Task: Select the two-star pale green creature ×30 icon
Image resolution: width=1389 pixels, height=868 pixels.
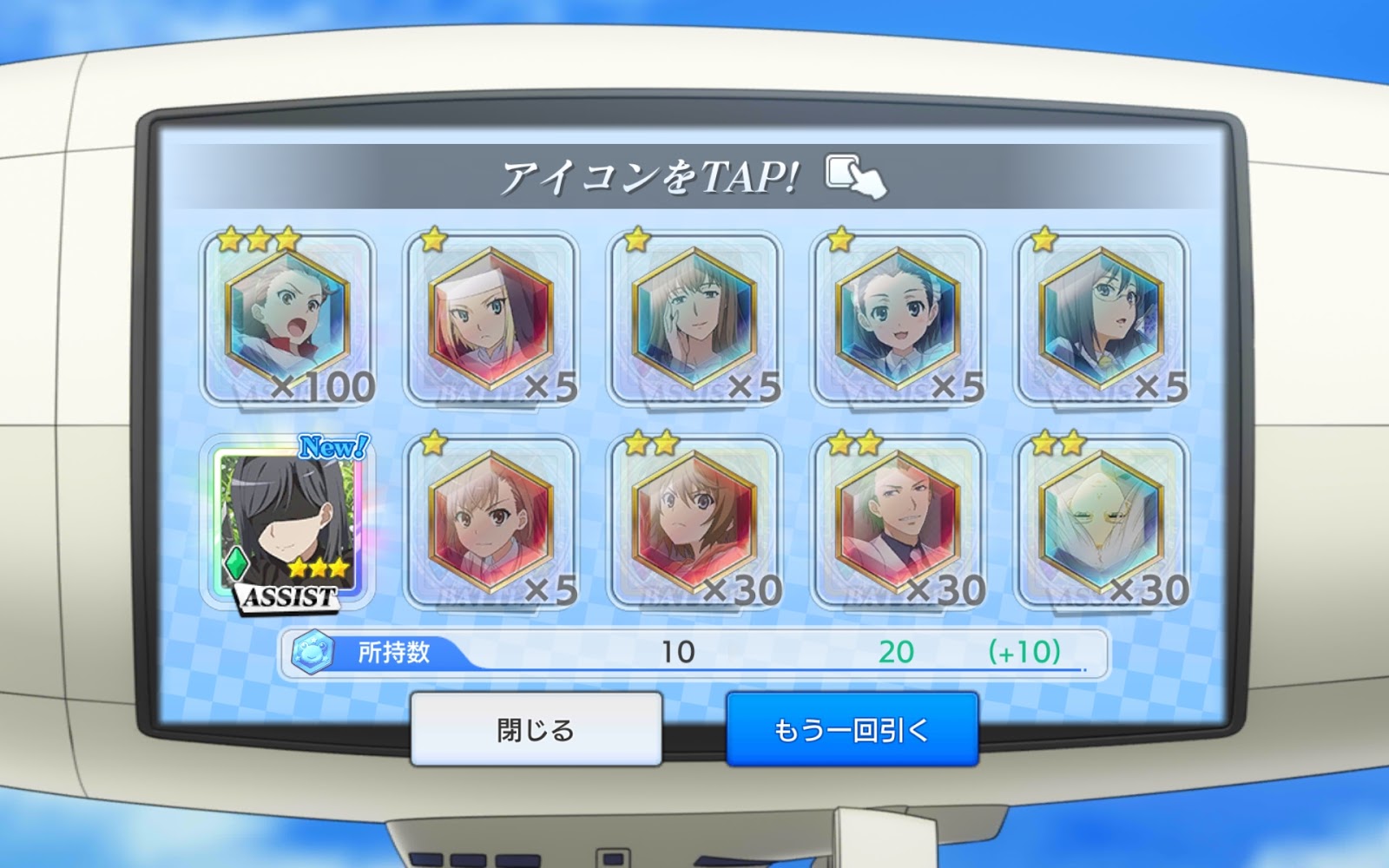Action: pos(1102,523)
